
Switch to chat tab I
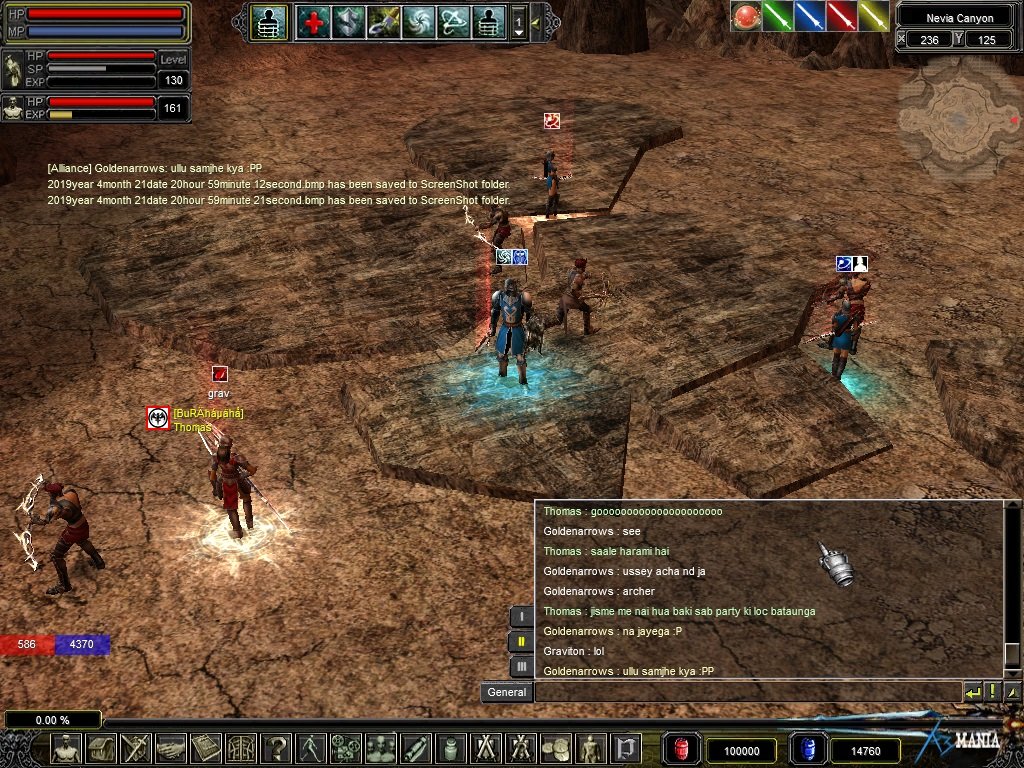(521, 616)
